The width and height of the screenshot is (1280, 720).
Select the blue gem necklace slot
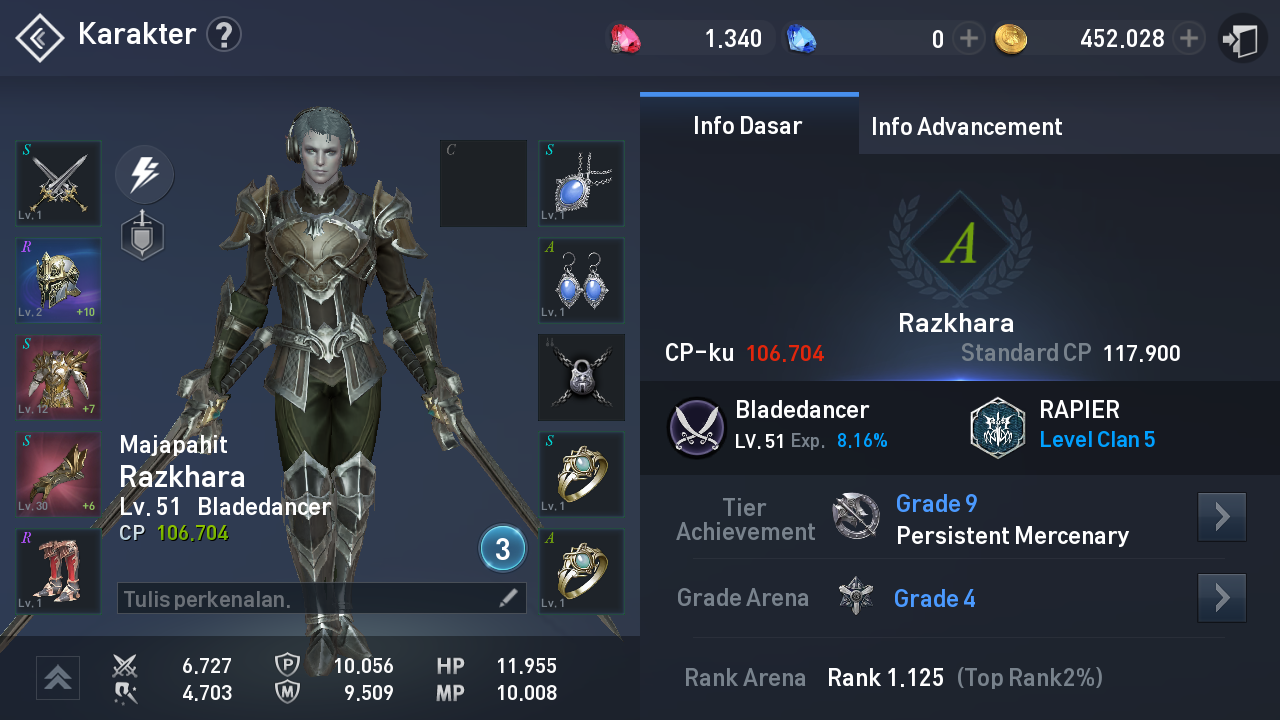coord(581,184)
